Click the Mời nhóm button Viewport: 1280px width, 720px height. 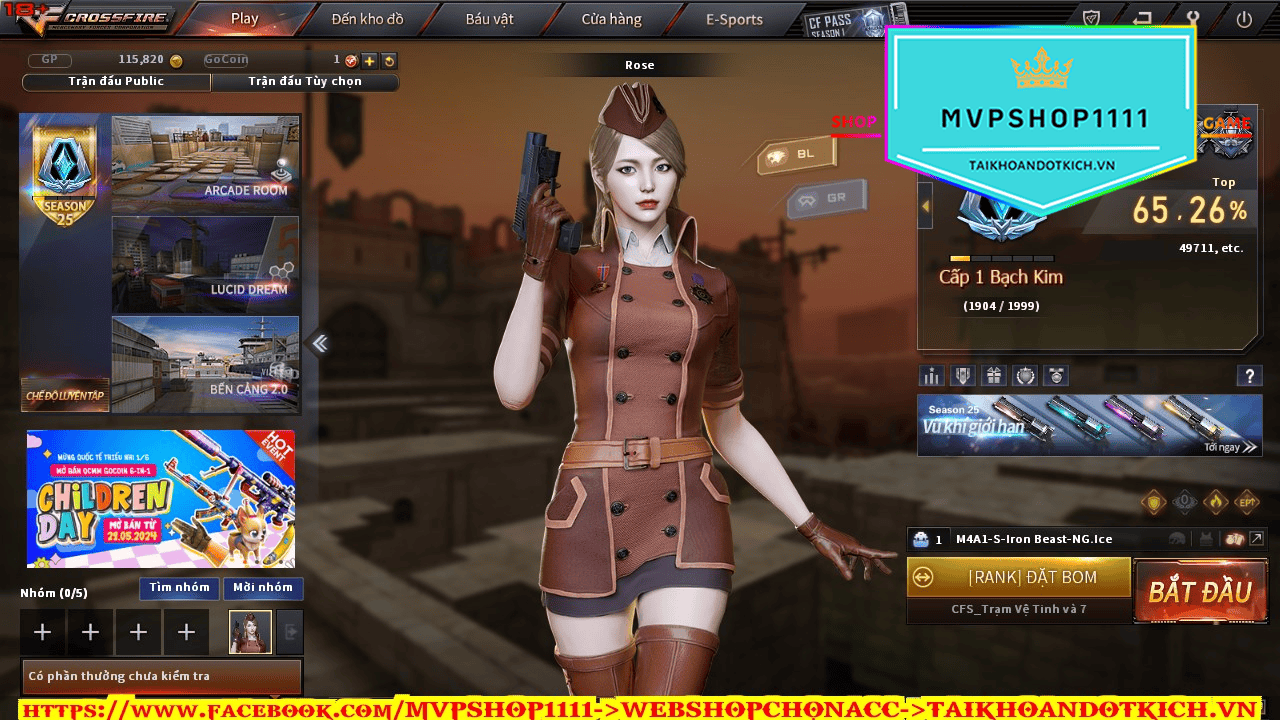263,588
